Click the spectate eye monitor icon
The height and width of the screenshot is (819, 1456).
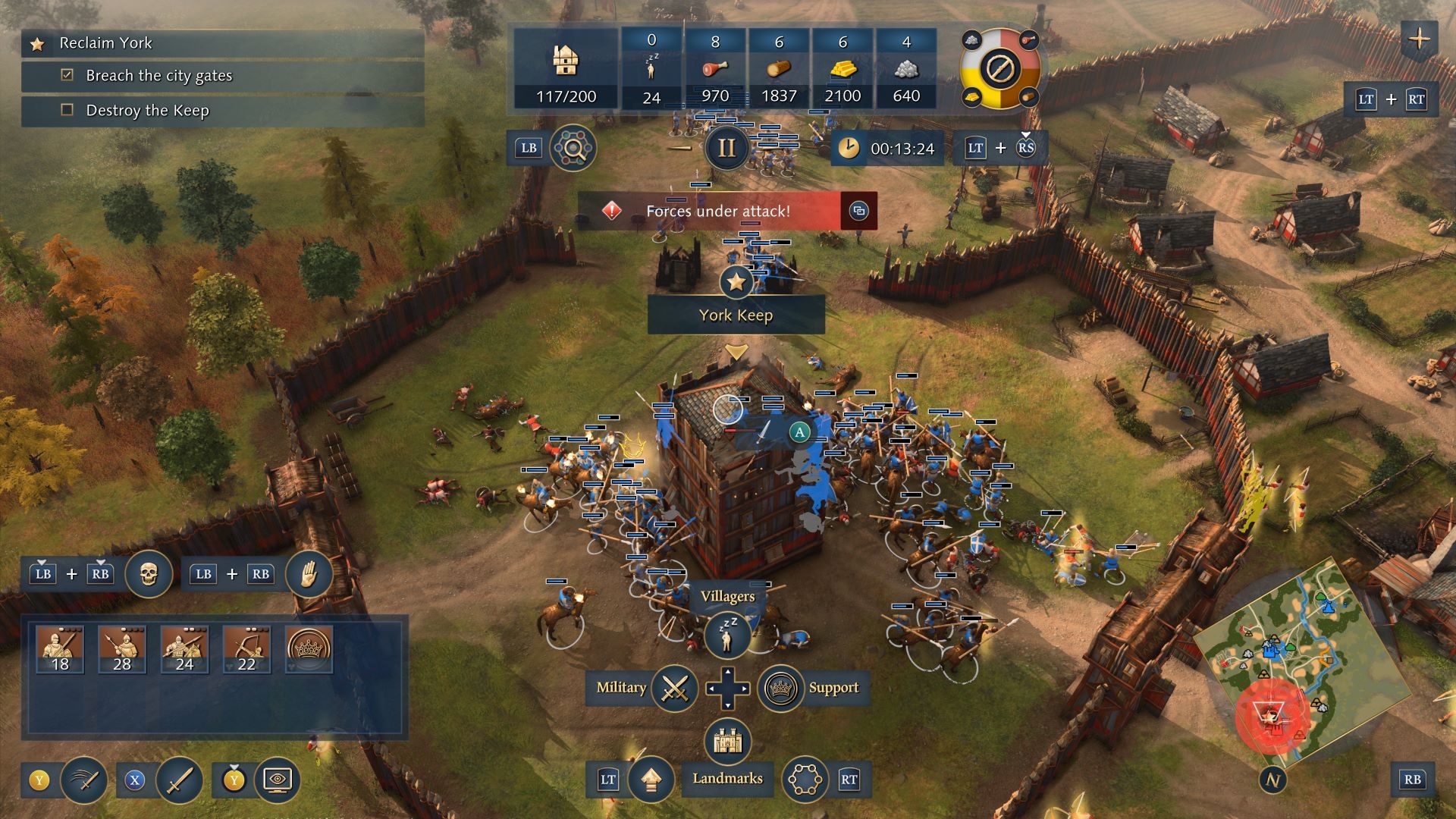pyautogui.click(x=279, y=778)
